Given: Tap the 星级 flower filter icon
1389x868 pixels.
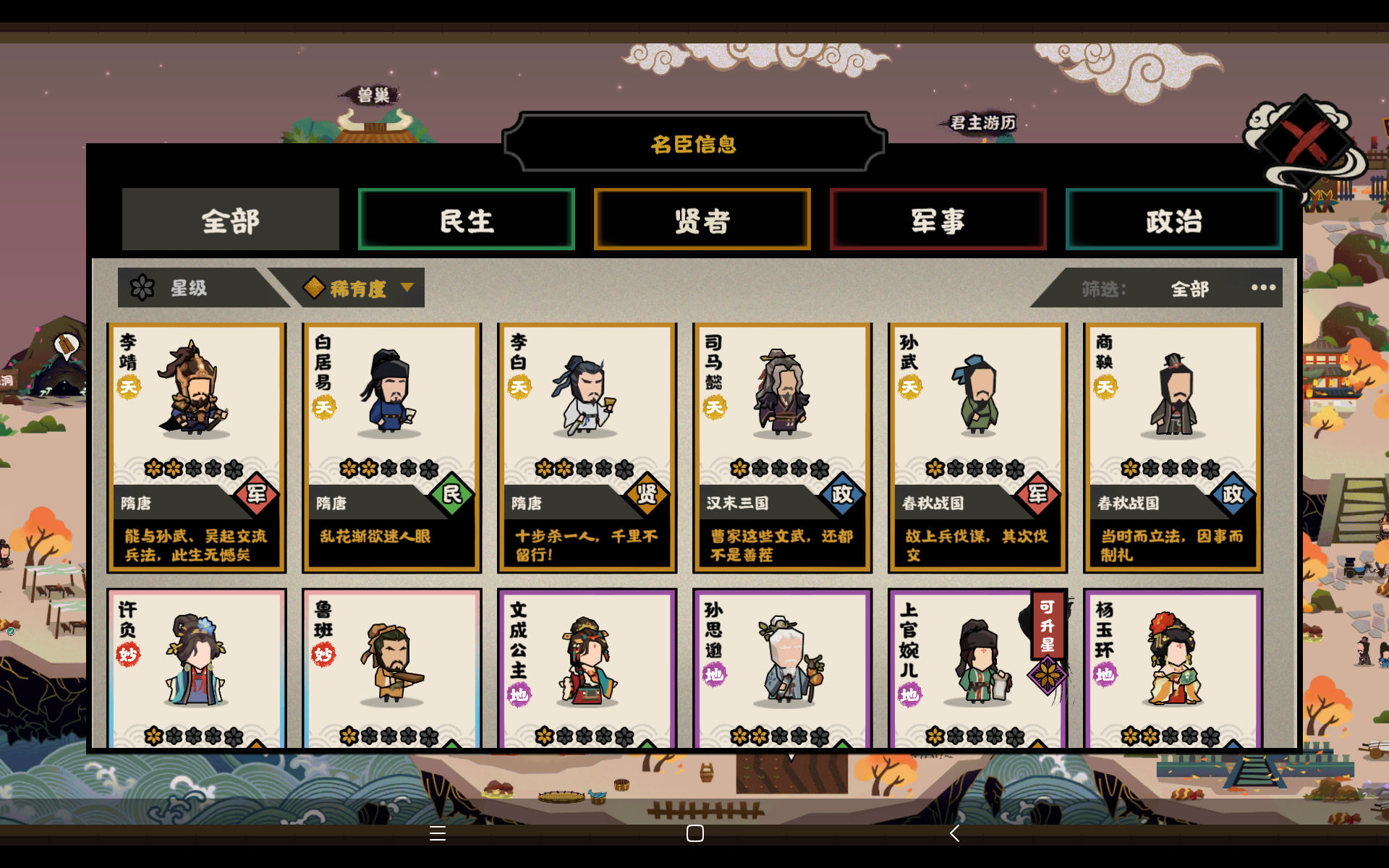Looking at the screenshot, I should (x=144, y=287).
